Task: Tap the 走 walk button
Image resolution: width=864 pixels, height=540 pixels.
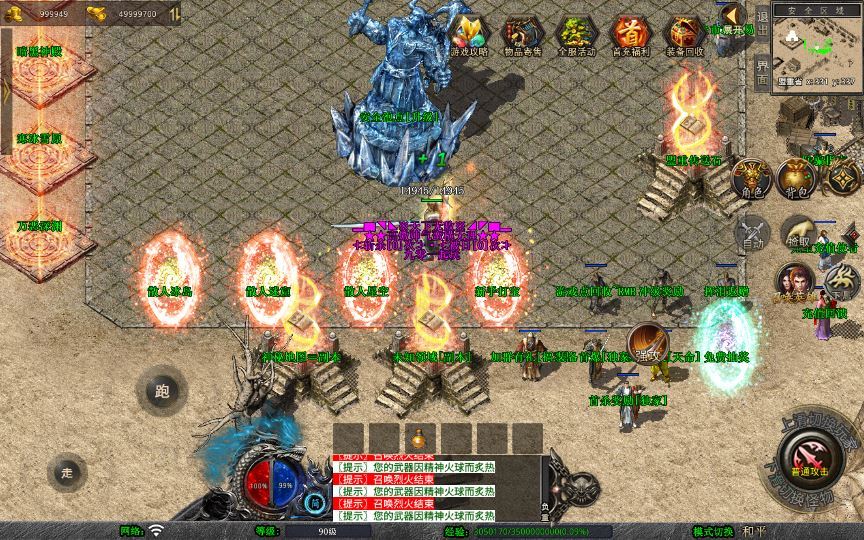Action: (67, 471)
